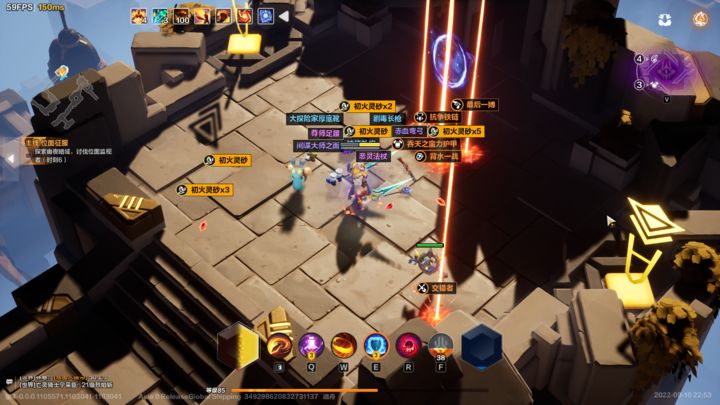720x405 pixels.
Task: Pick up the 大探险家厚底靴 boots label
Action: tap(315, 118)
